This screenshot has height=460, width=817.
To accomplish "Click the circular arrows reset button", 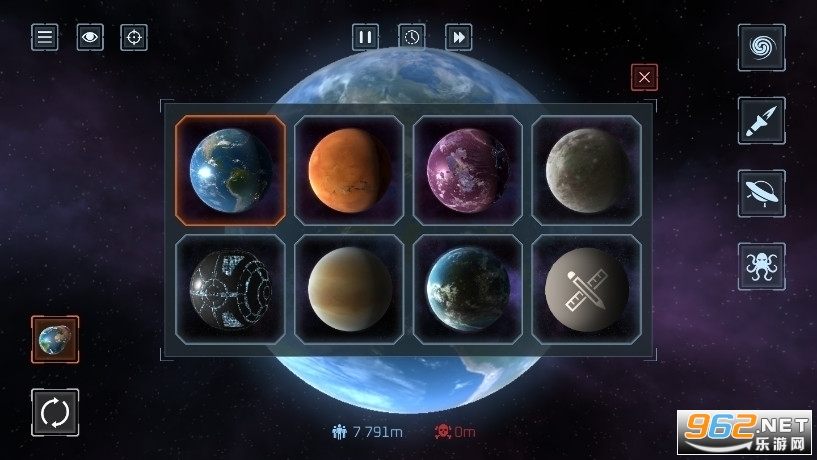I will click(x=55, y=412).
